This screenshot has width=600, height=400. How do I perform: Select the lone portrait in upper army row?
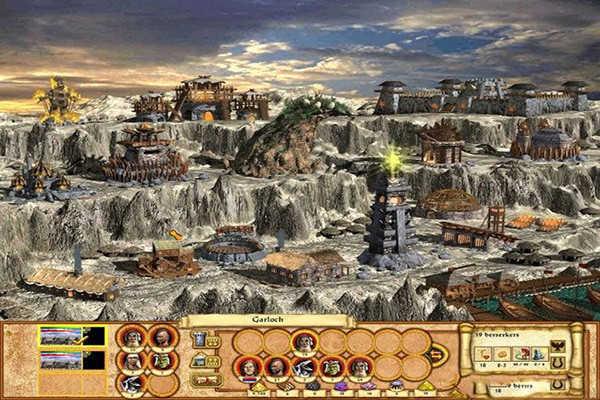click(x=304, y=341)
